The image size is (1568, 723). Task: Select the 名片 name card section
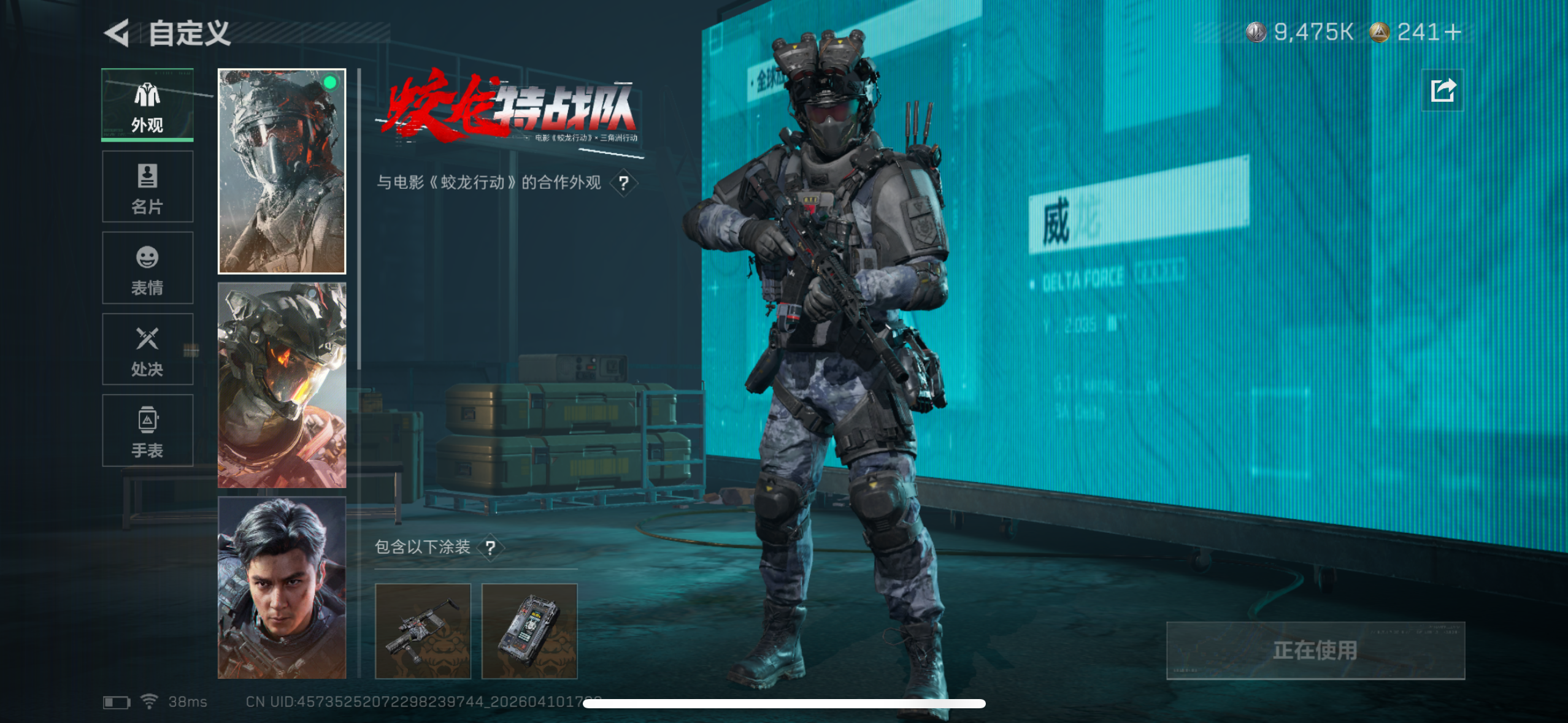coord(147,187)
